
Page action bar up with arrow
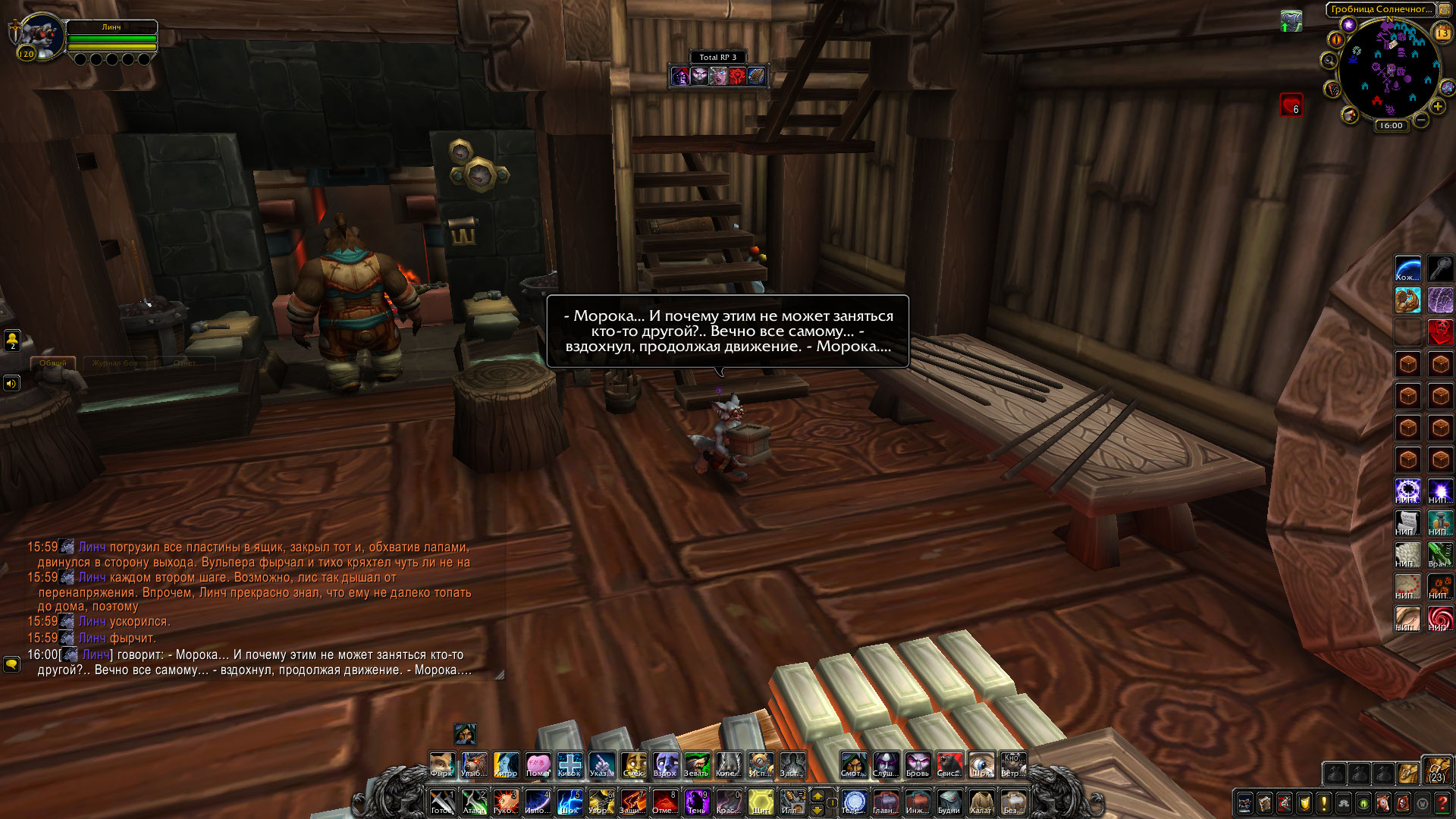pos(817,795)
